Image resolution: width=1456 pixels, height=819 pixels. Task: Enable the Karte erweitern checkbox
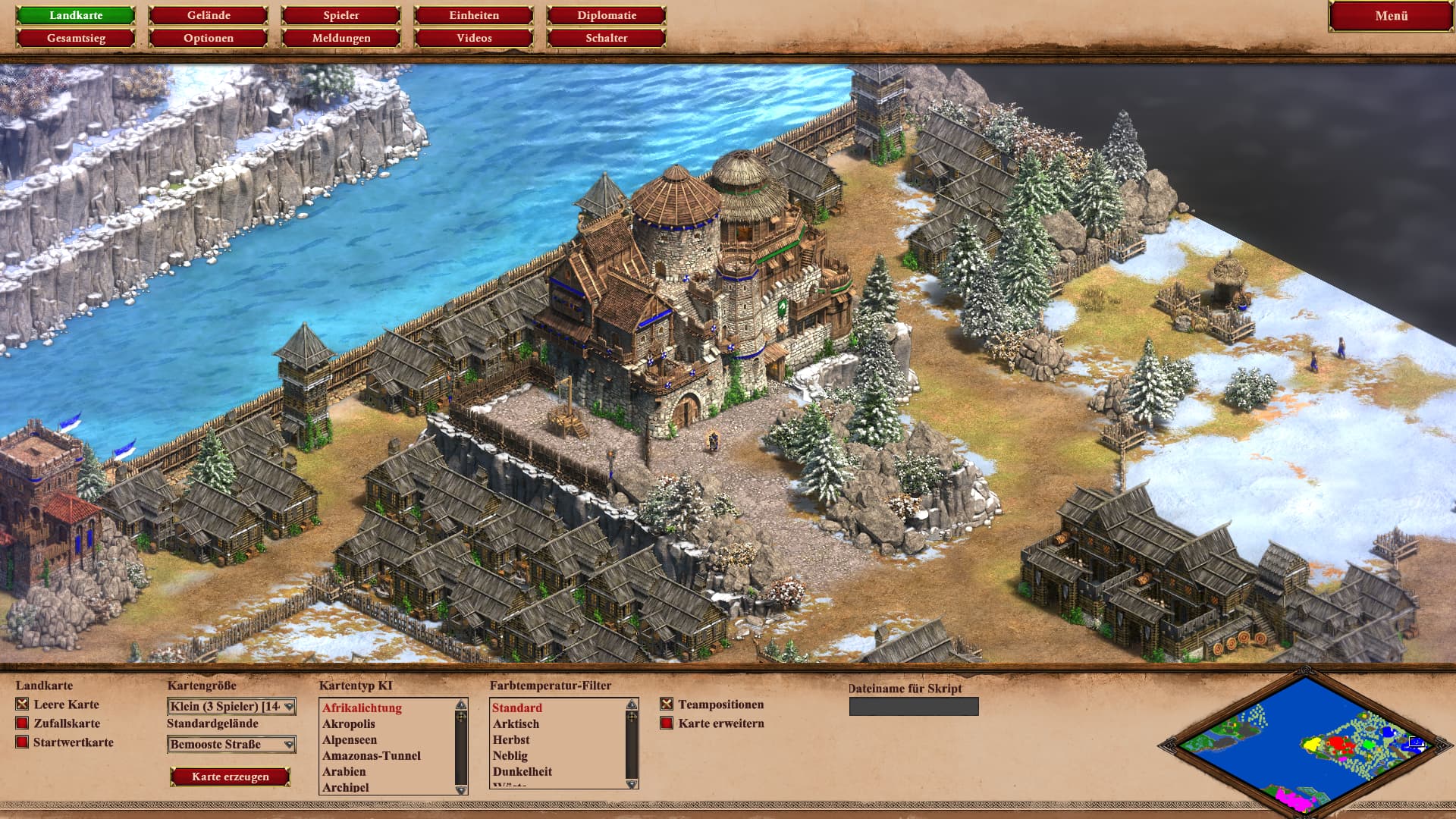coord(667,723)
